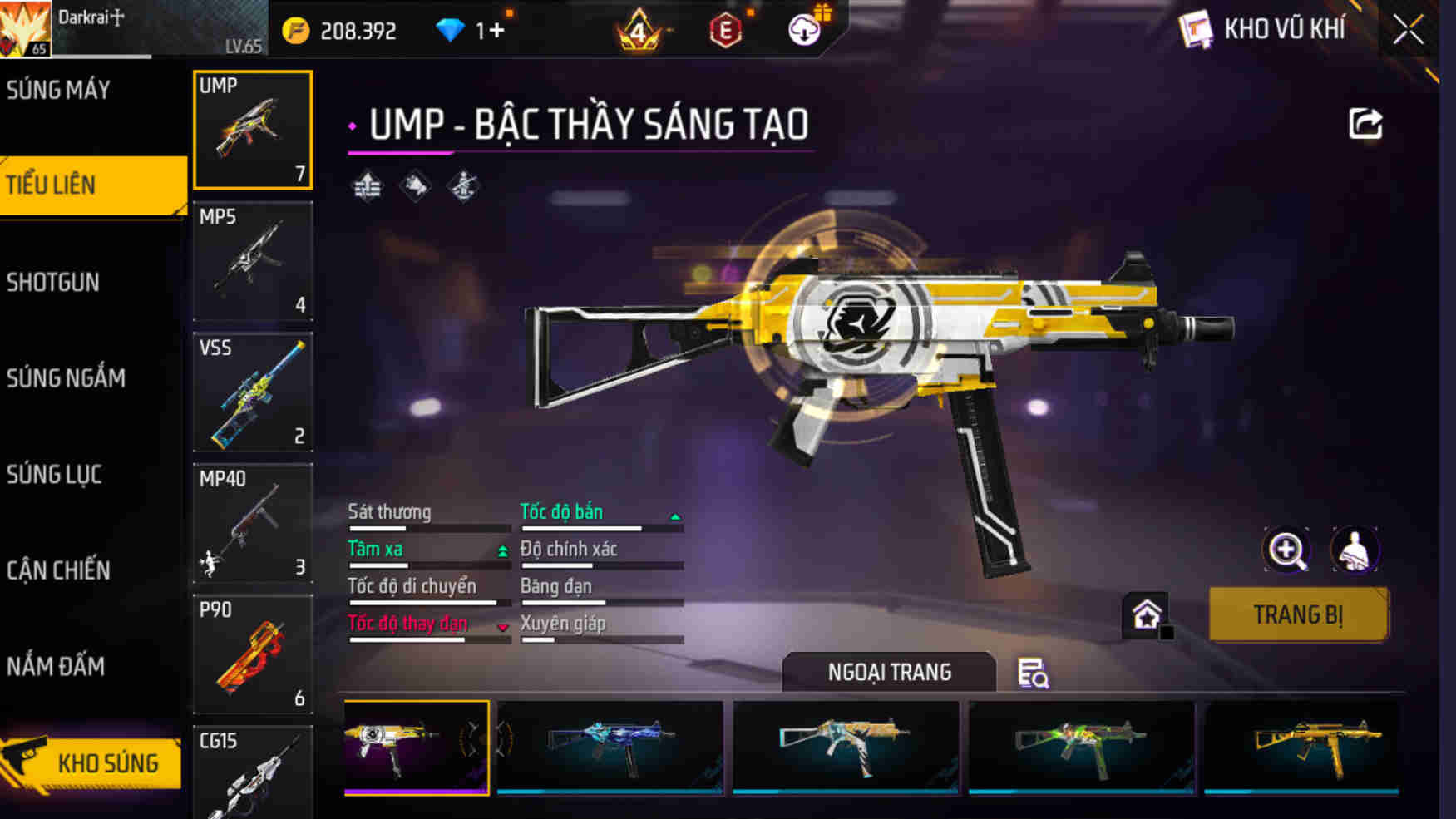This screenshot has height=819, width=1456.
Task: Choose the SÚNG LỤC category
Action: pos(54,475)
